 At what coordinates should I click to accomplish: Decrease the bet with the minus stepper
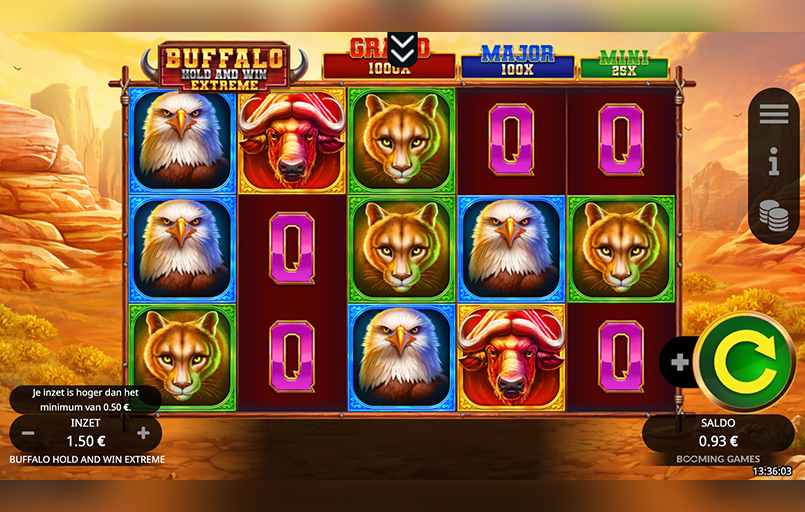pos(28,433)
